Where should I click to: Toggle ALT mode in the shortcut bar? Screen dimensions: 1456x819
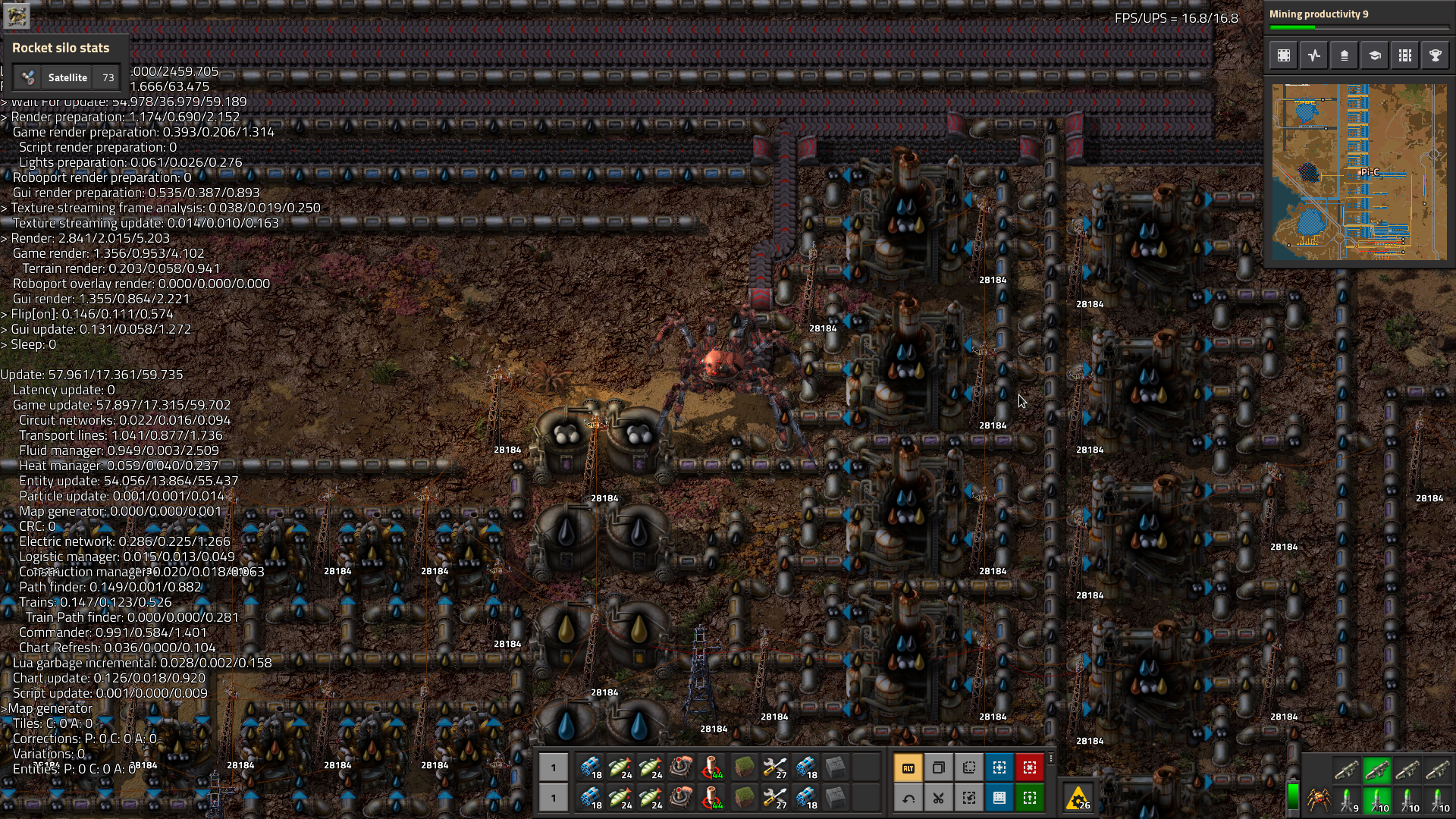[x=908, y=768]
